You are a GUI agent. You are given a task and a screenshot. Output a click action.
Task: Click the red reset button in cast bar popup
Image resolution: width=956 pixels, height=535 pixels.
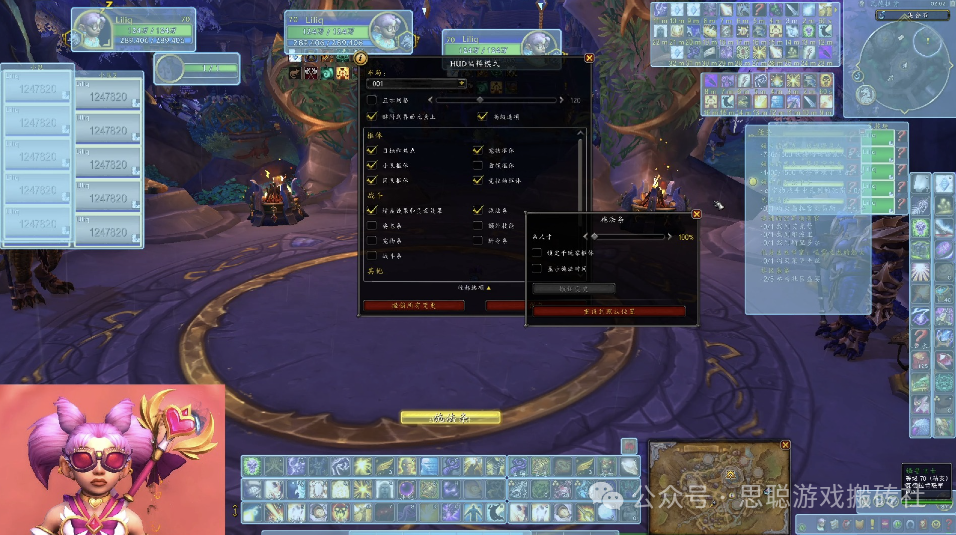(609, 311)
